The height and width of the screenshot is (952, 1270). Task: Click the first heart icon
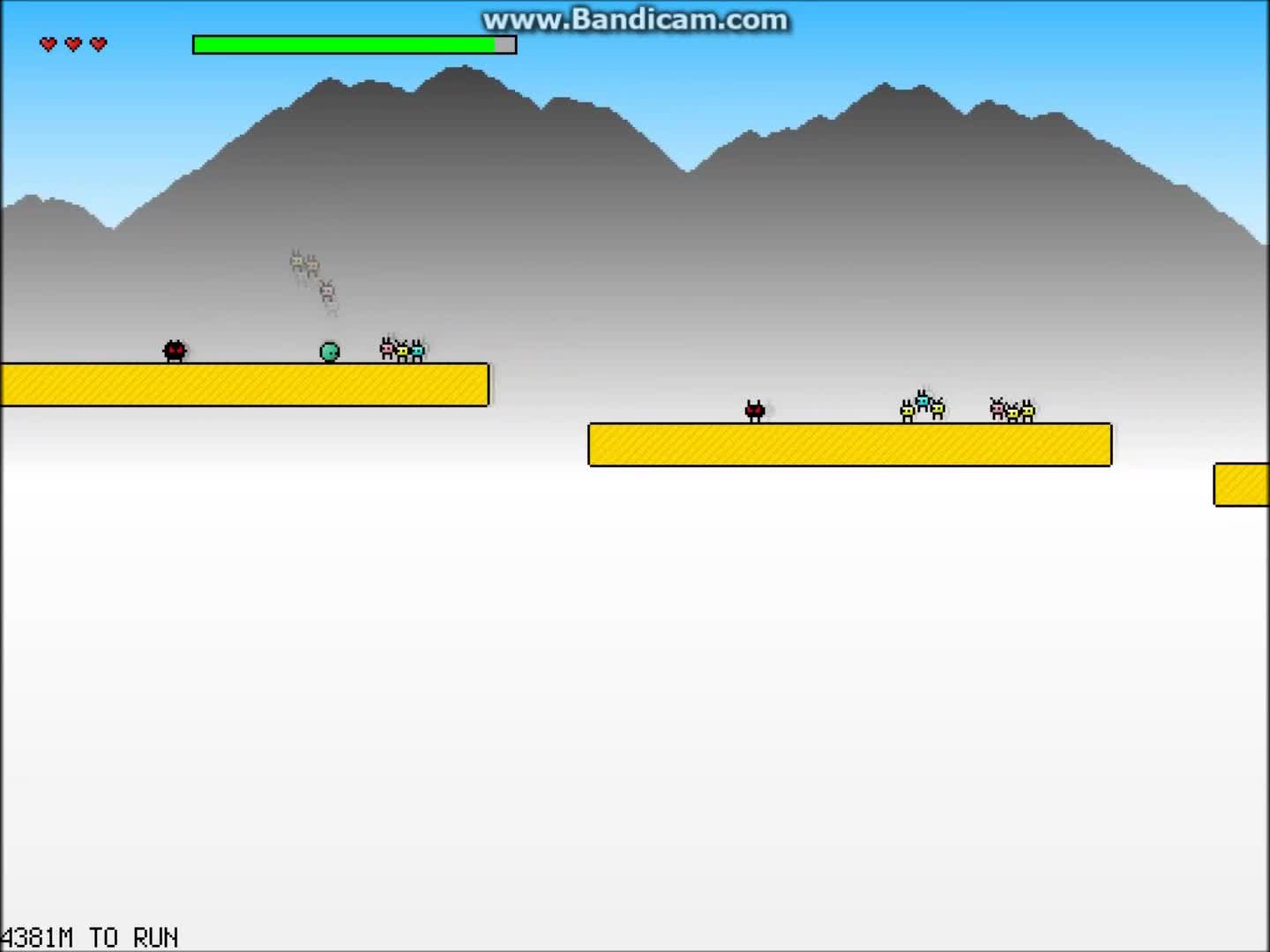(x=48, y=43)
